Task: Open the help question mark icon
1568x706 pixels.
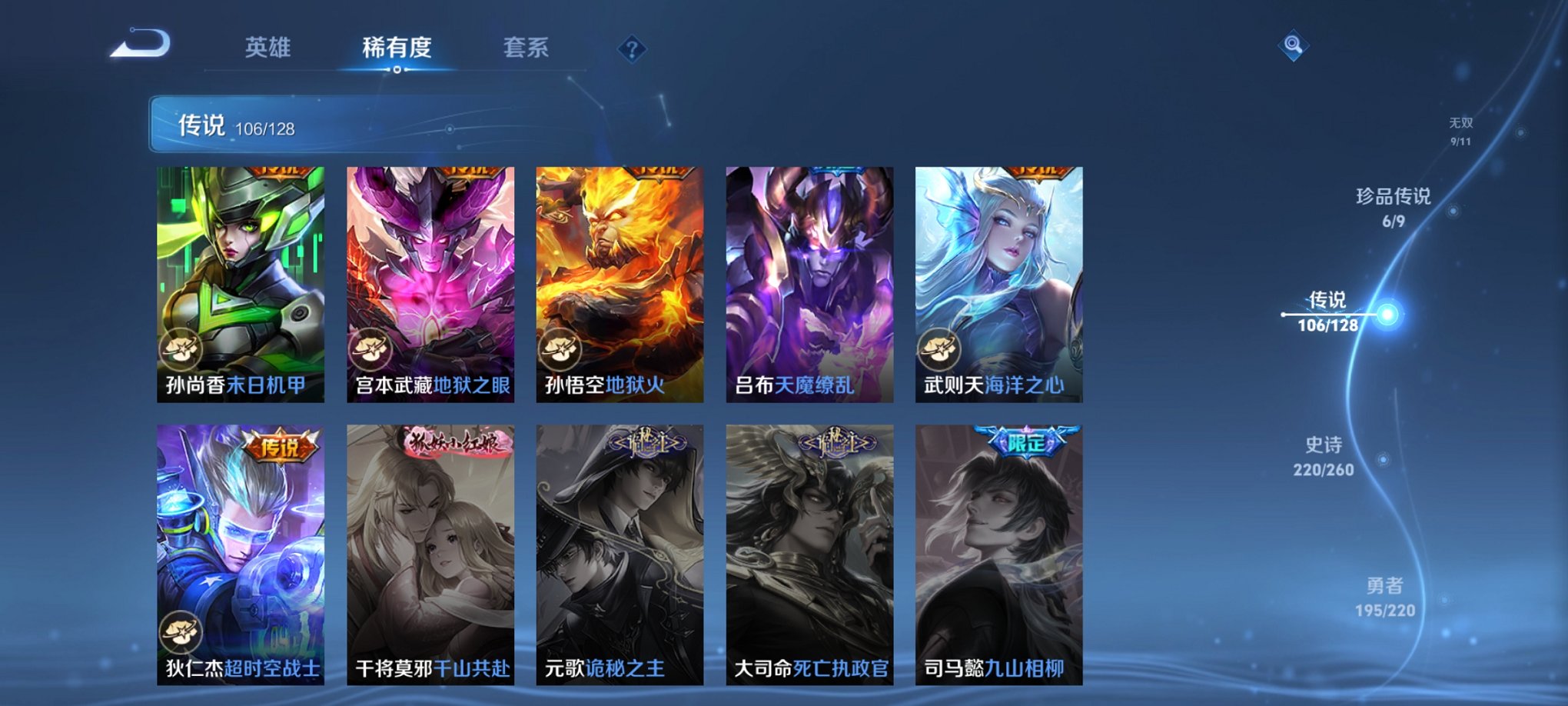Action: tap(631, 49)
